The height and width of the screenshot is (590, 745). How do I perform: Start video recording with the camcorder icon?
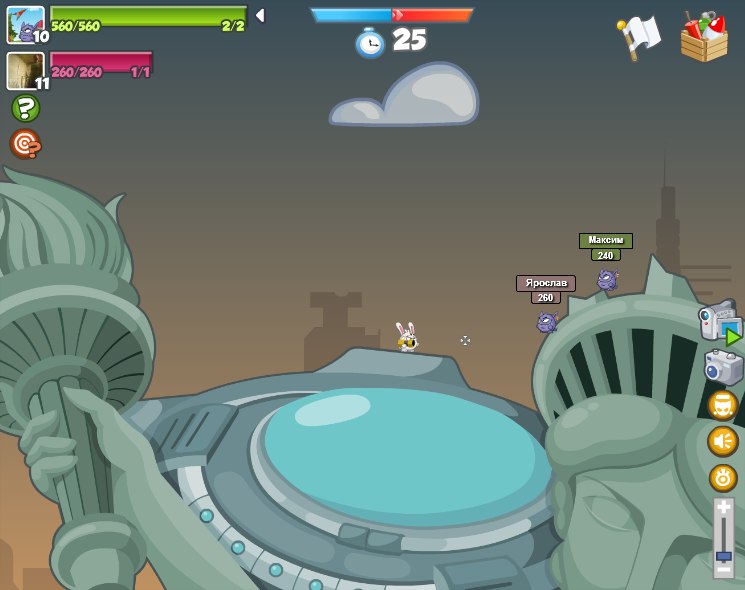719,323
